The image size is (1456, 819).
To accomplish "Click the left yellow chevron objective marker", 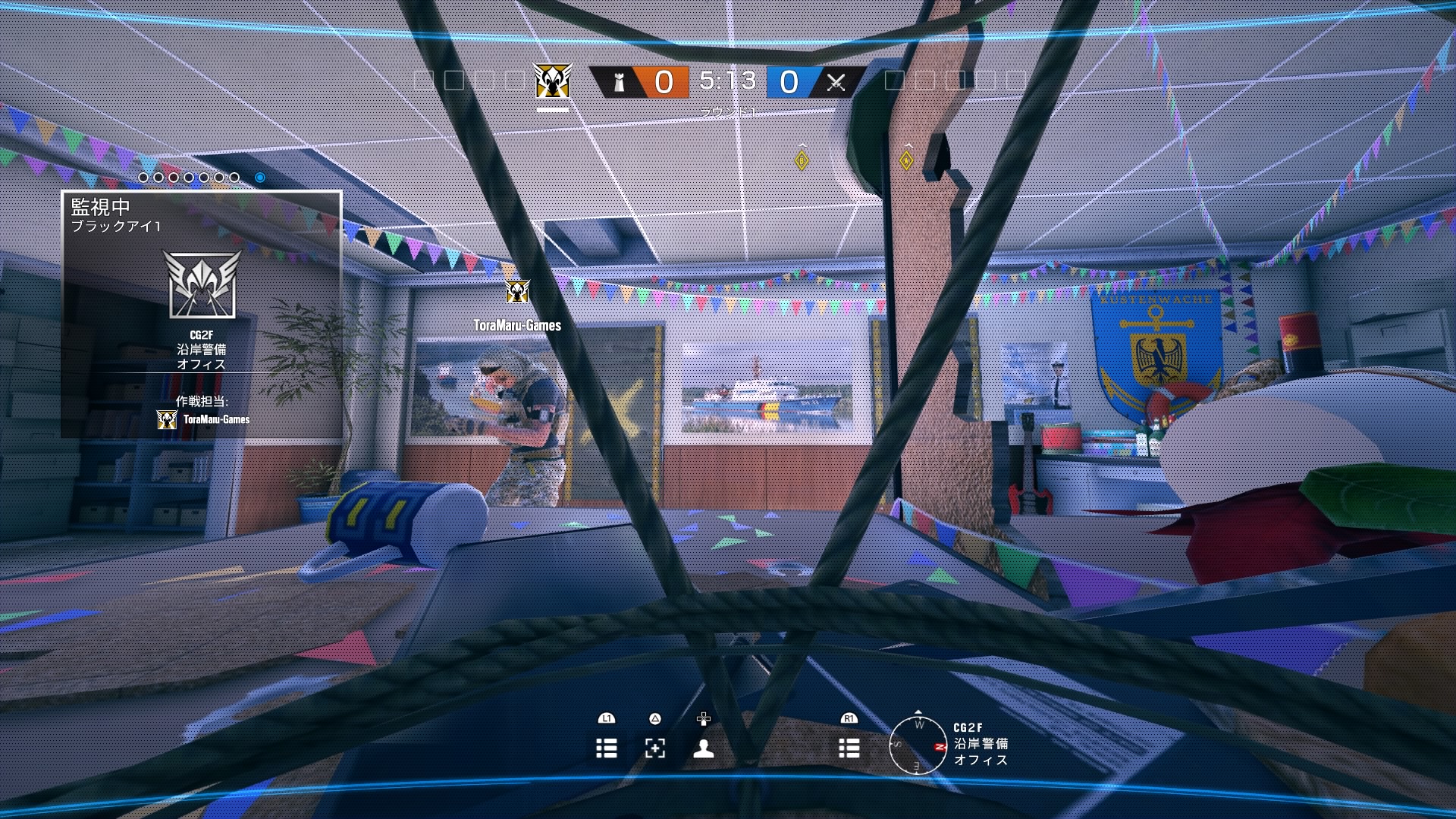I will click(801, 159).
